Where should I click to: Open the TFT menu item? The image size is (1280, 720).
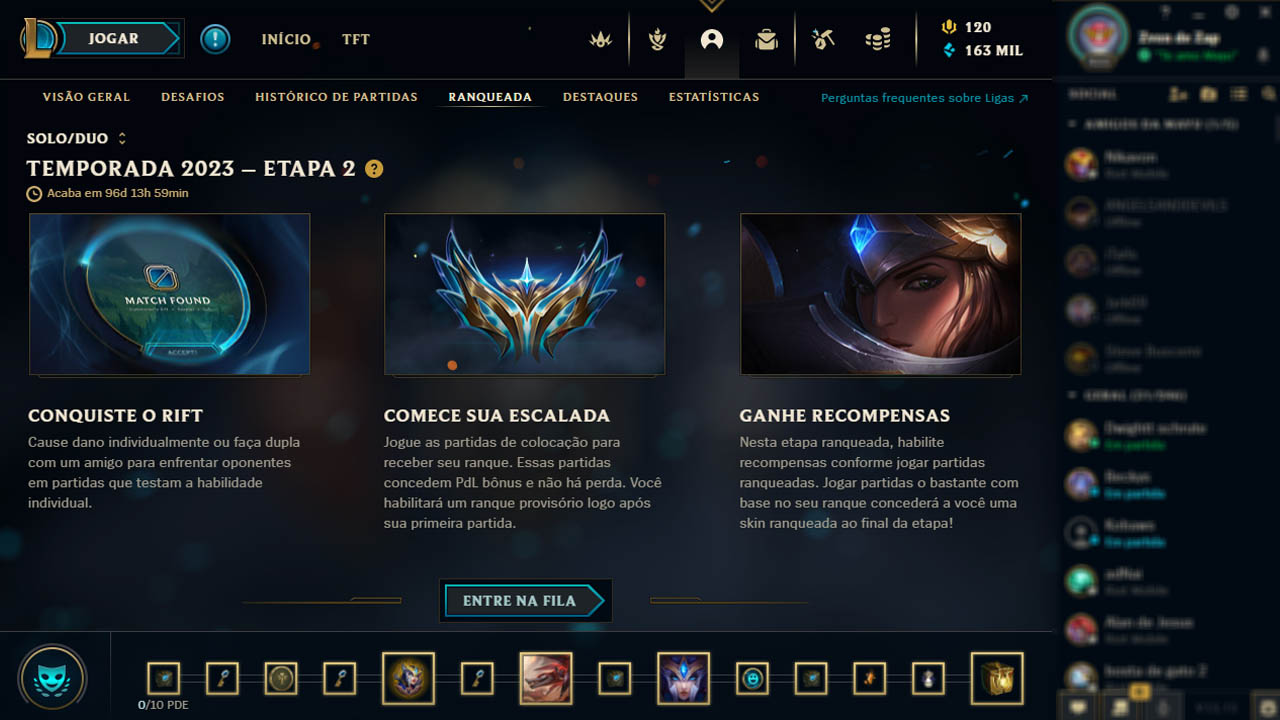point(355,40)
